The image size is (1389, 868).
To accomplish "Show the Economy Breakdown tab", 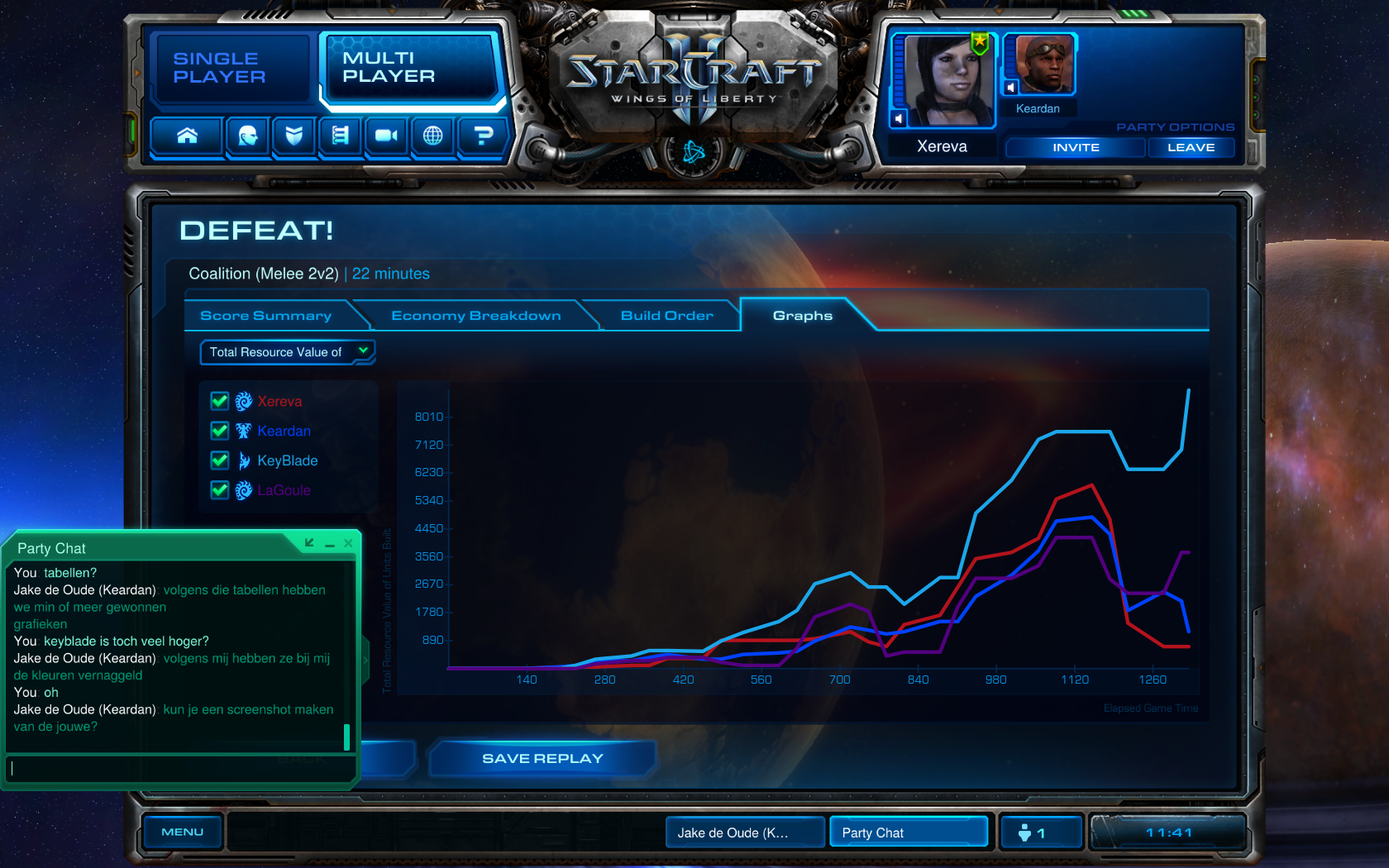I will point(475,316).
